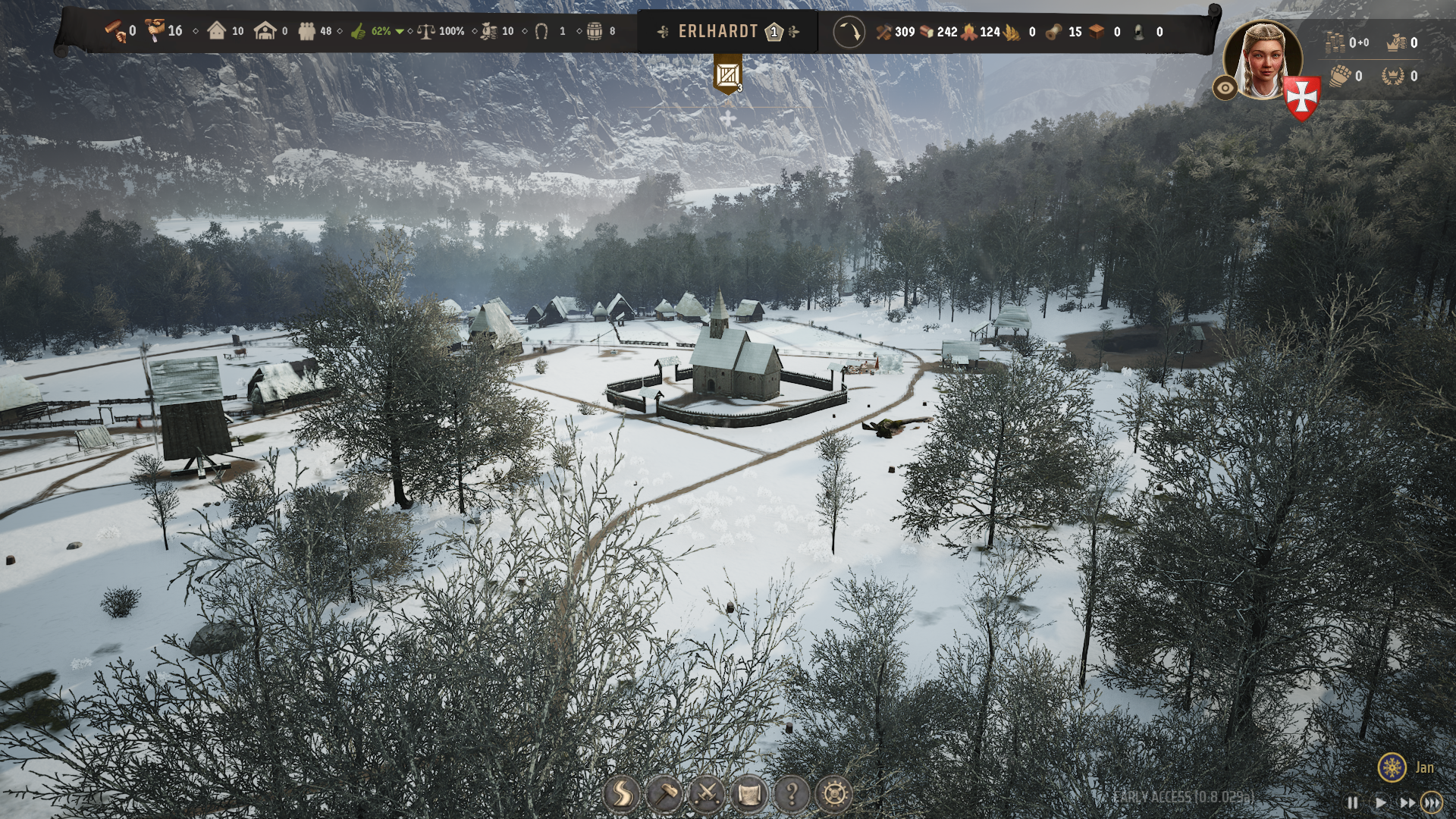Open the construction hammer menu

pyautogui.click(x=664, y=794)
